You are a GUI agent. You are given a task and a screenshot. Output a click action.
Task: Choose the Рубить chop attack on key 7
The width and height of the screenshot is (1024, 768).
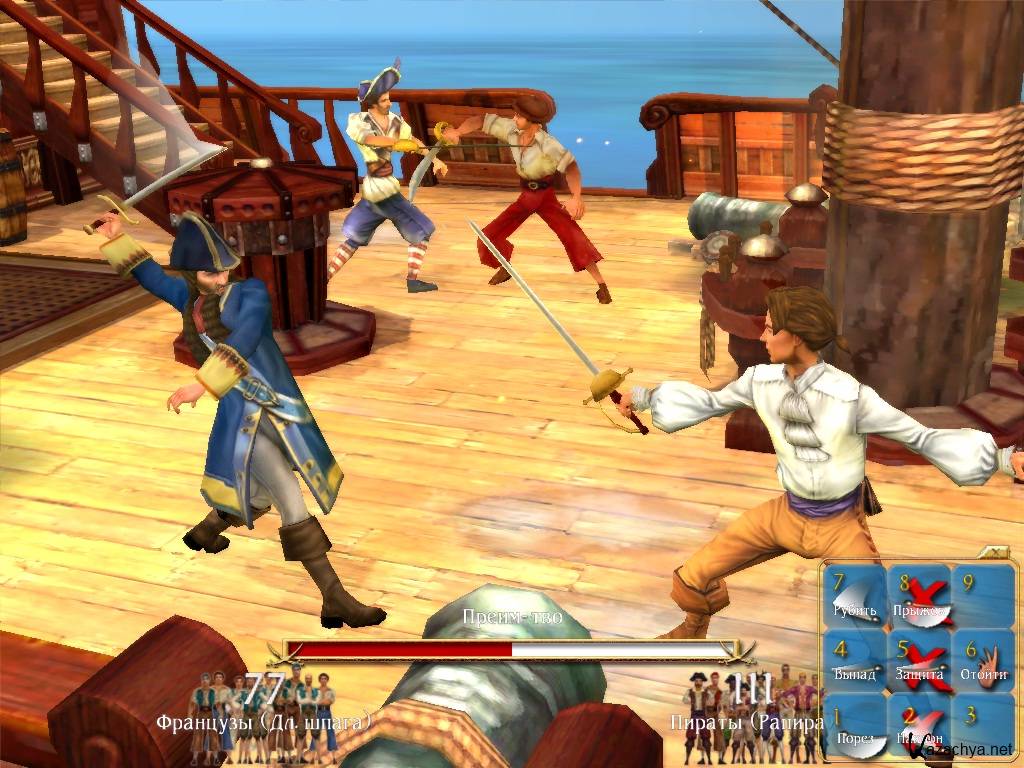coord(853,597)
